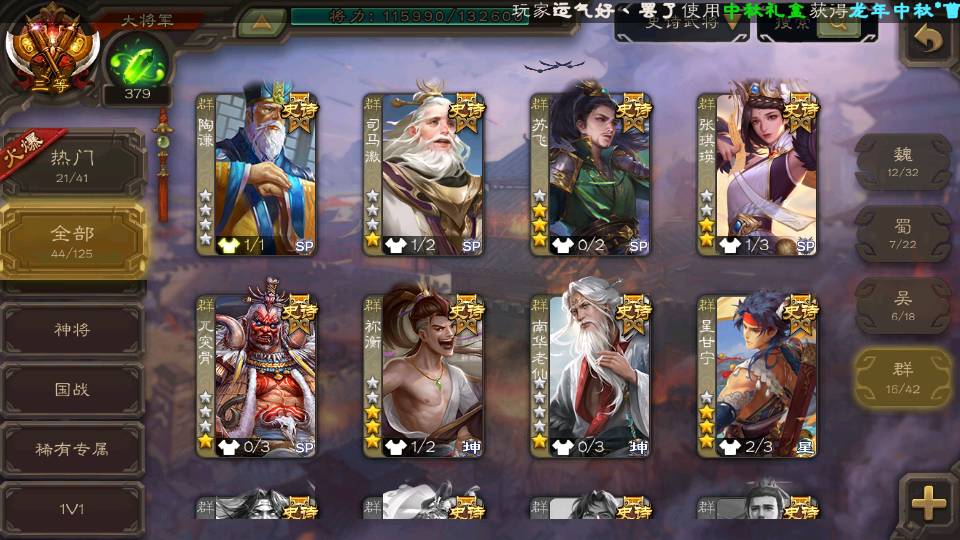This screenshot has height=540, width=960.
Task: Choose the 稀有专属 category tab
Action: tap(73, 449)
